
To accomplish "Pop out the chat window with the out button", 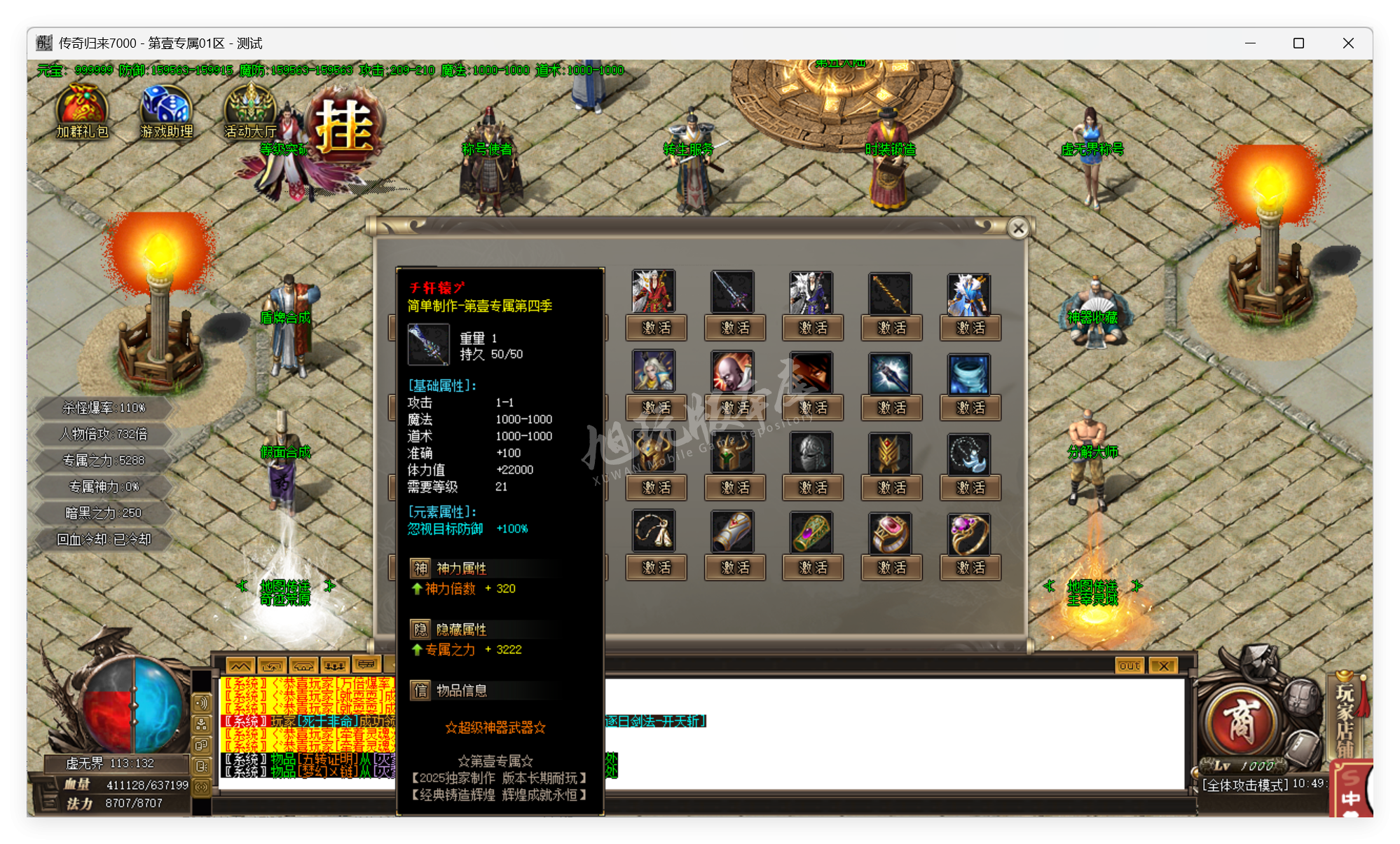I will point(1128,666).
